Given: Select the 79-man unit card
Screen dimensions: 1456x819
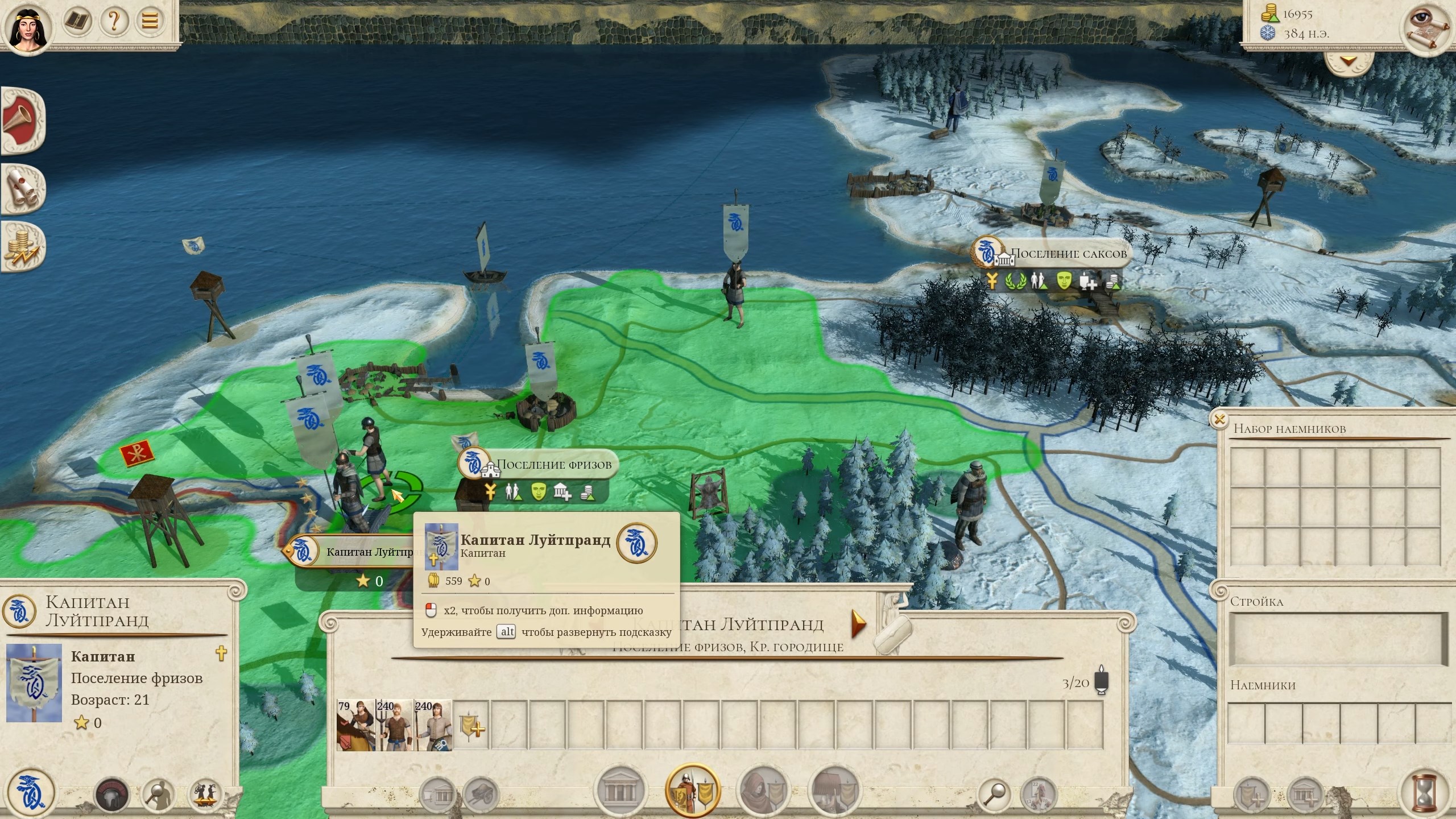Looking at the screenshot, I should pyautogui.click(x=355, y=725).
